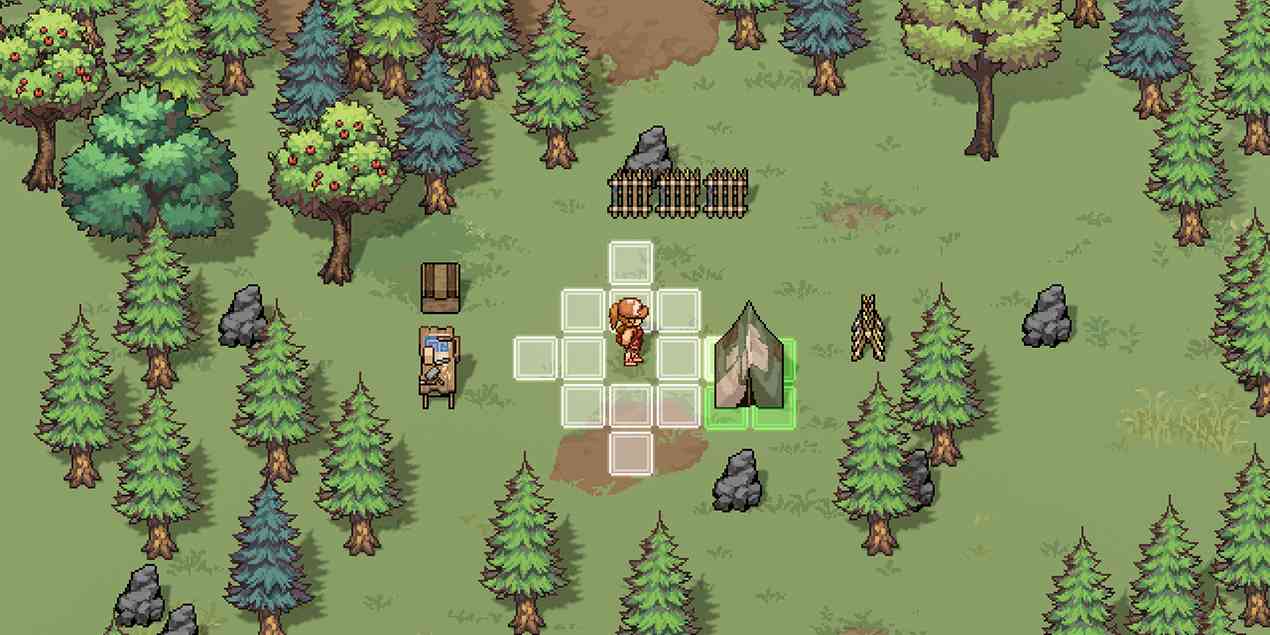
Task: Select the green-highlighted tent placement
Action: pos(751,382)
